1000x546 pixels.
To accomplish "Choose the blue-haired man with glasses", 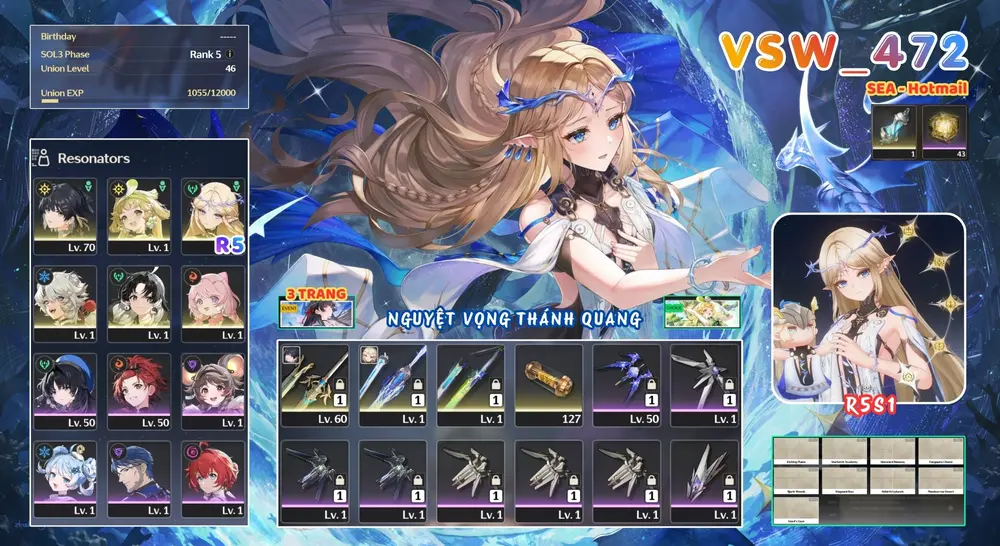I will click(x=139, y=477).
